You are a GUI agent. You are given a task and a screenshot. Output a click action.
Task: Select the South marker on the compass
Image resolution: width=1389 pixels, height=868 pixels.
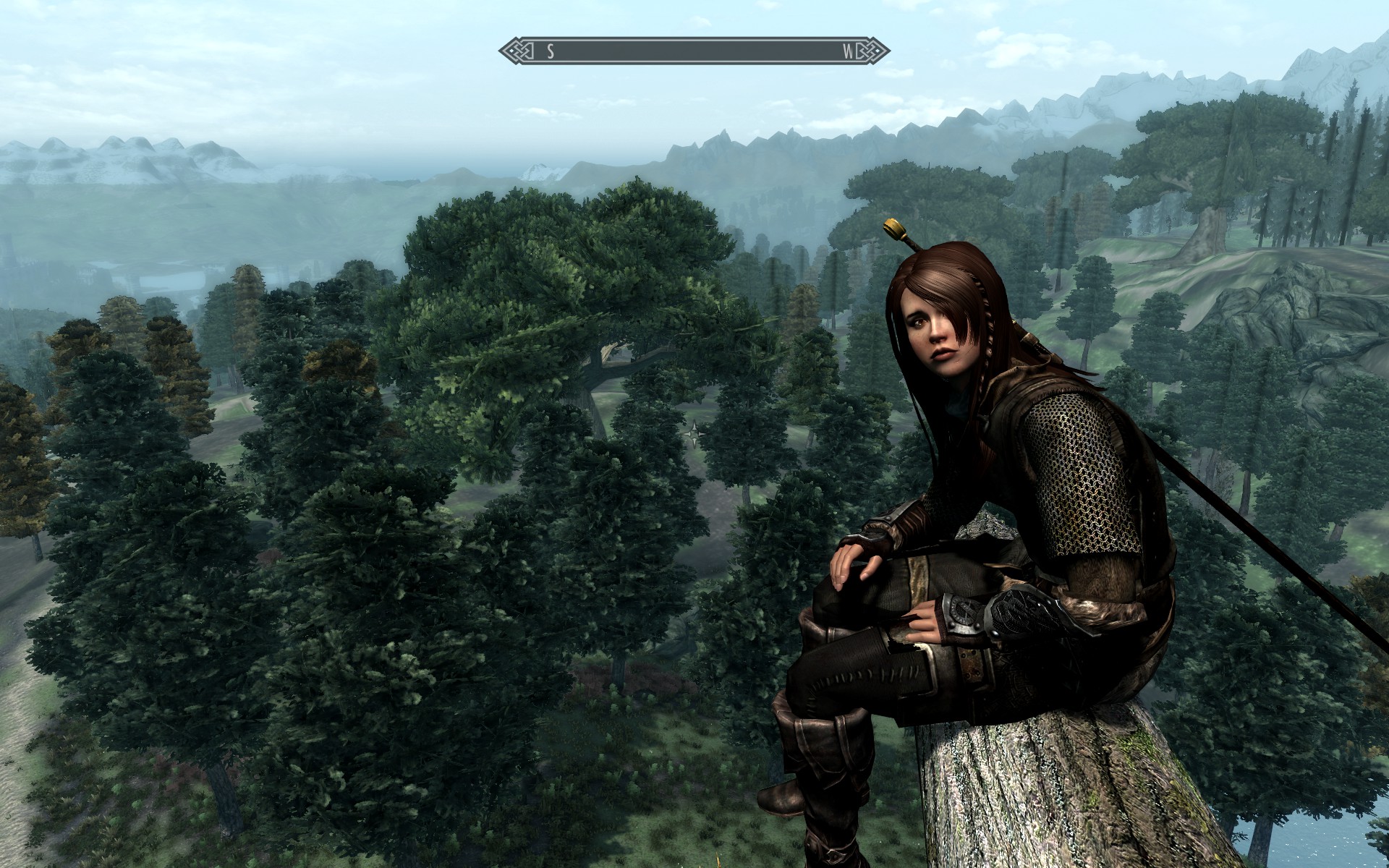pos(551,51)
